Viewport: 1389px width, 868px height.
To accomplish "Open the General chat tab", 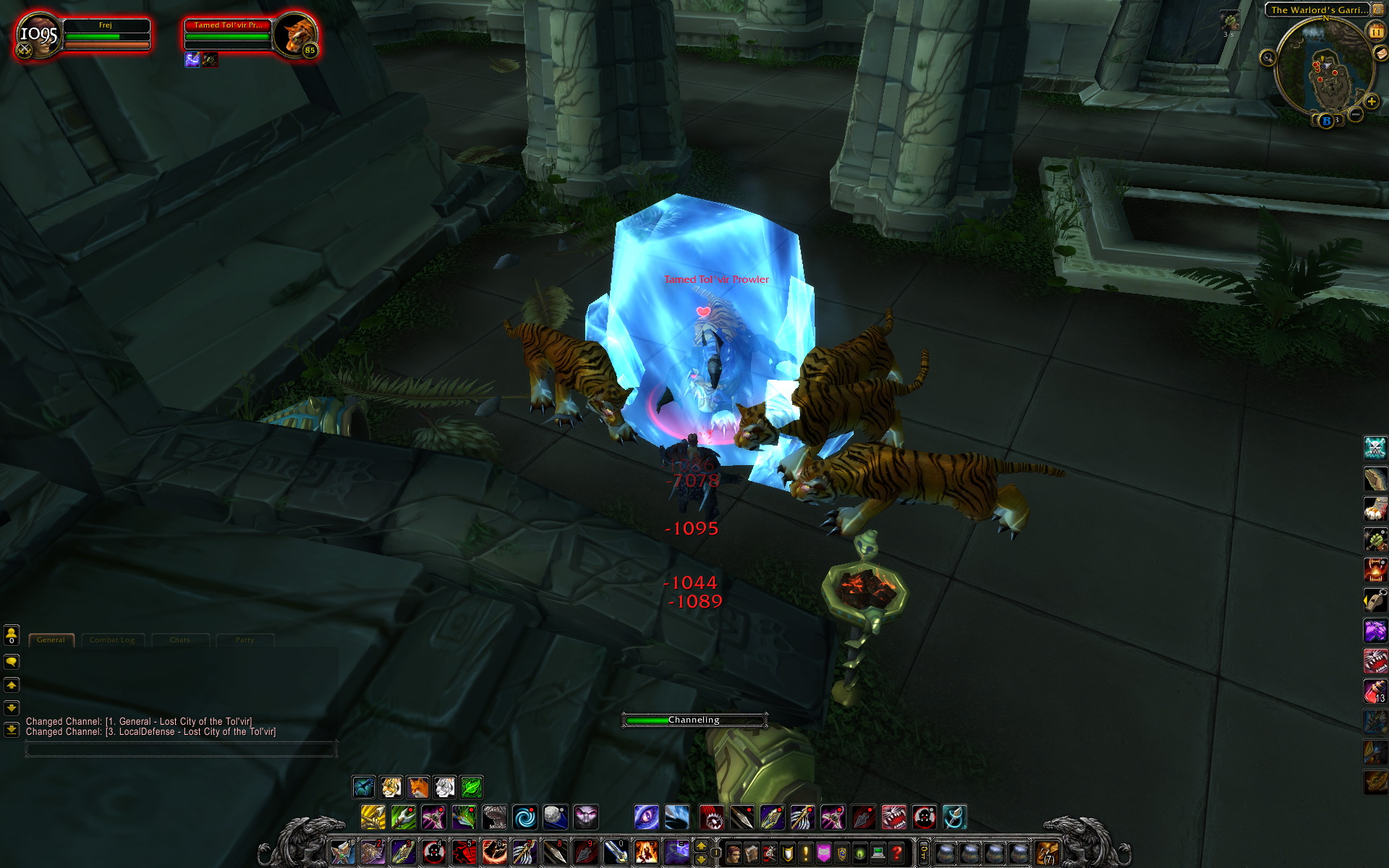I will click(x=51, y=640).
